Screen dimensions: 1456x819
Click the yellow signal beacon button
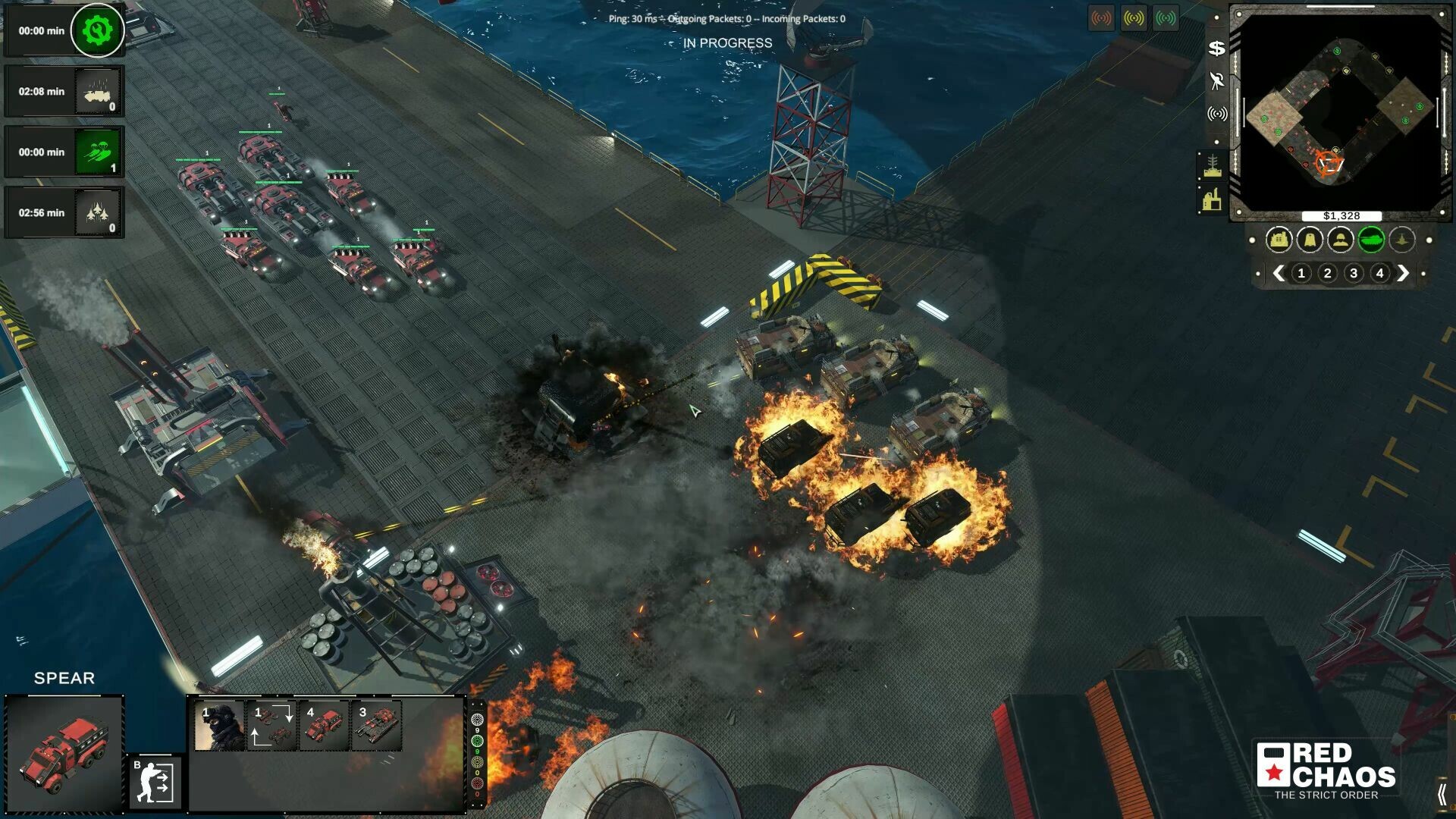1134,18
